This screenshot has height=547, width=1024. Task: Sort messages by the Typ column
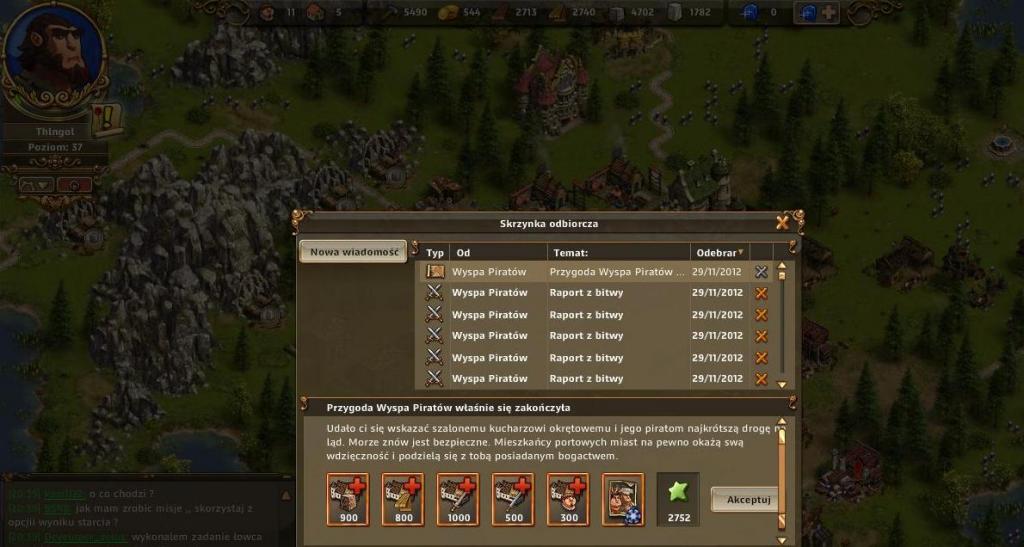click(x=435, y=253)
